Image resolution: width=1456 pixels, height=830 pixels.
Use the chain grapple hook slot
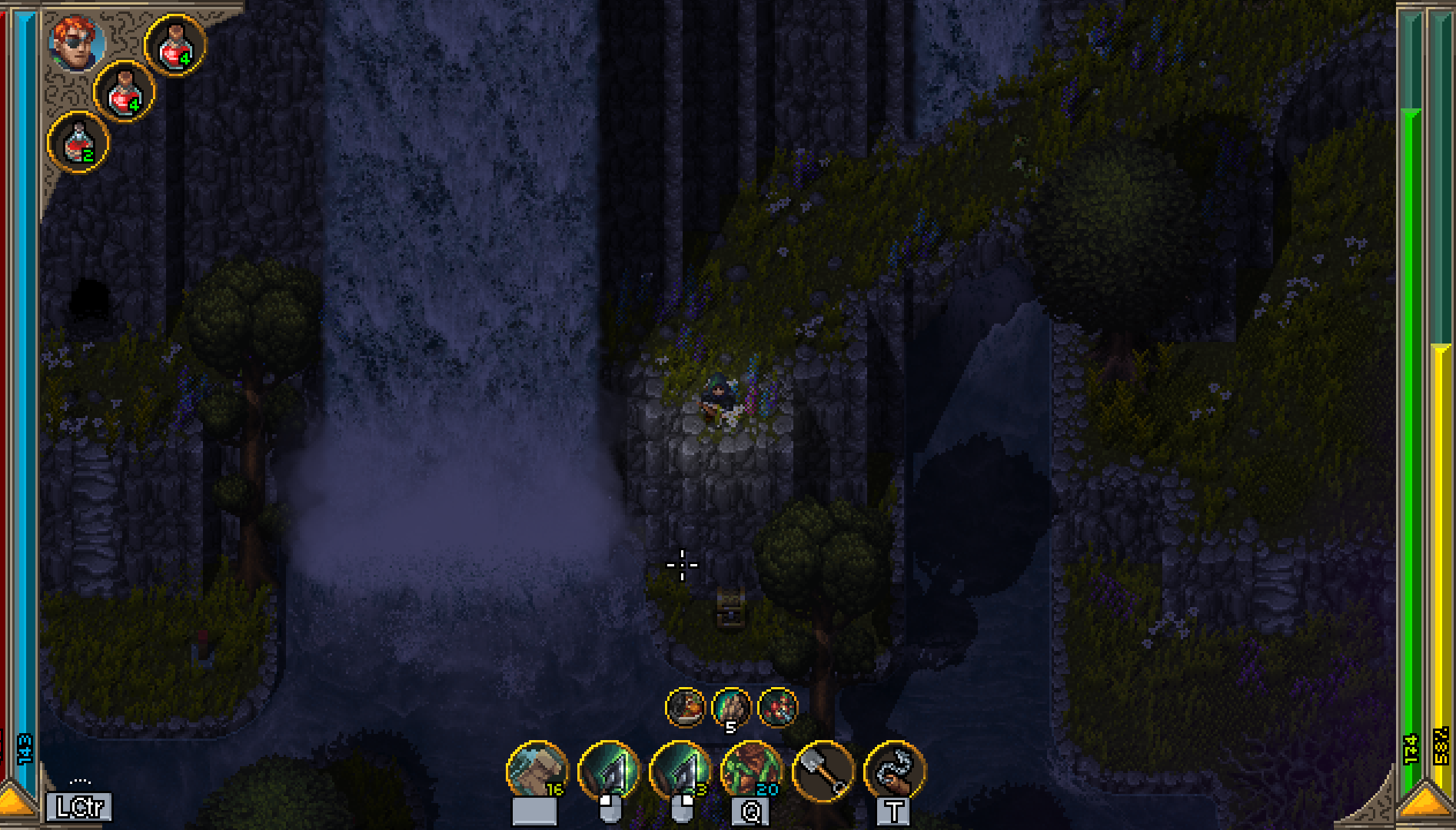[x=895, y=771]
